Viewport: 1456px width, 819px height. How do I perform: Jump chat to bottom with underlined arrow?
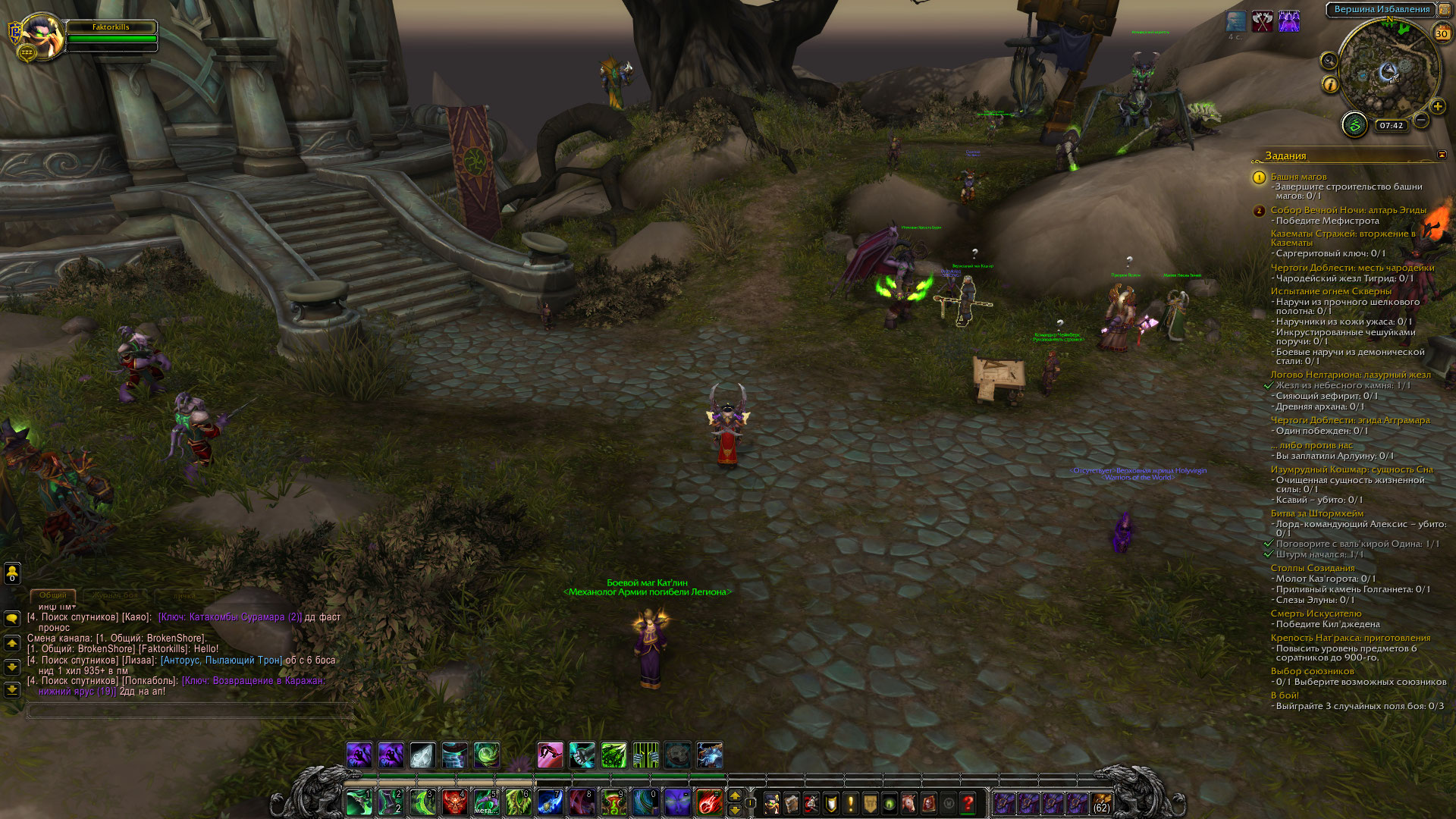(x=12, y=690)
